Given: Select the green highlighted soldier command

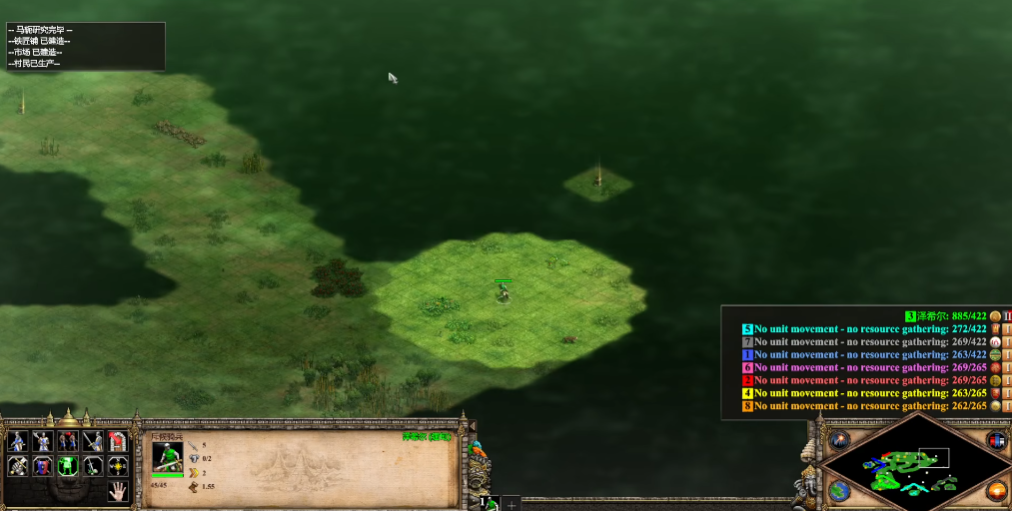Looking at the screenshot, I should (68, 466).
